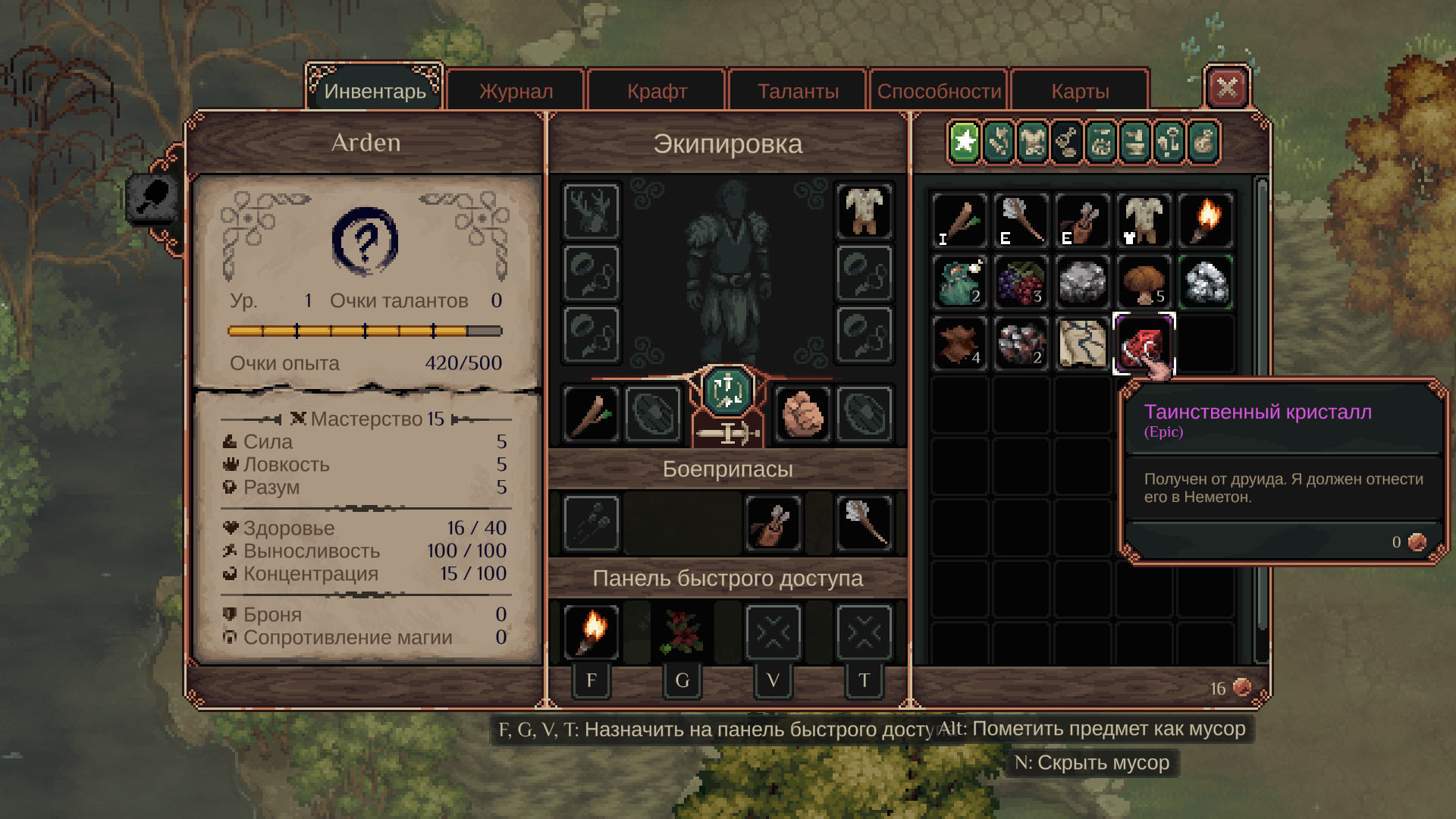Open the Крафт tab
1456x819 pixels.
[x=657, y=91]
